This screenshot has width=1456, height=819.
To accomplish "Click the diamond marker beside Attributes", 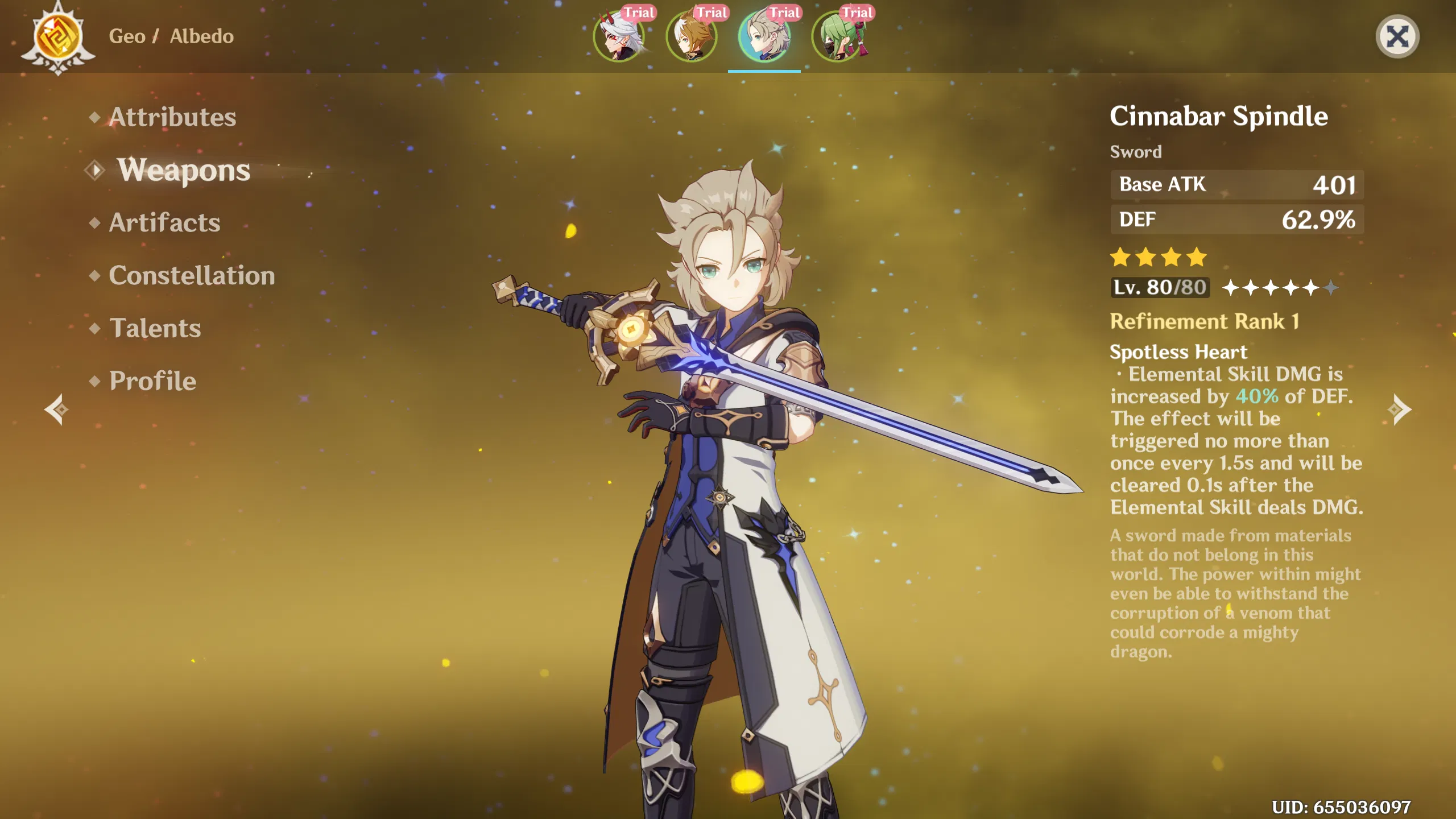I will pyautogui.click(x=94, y=118).
